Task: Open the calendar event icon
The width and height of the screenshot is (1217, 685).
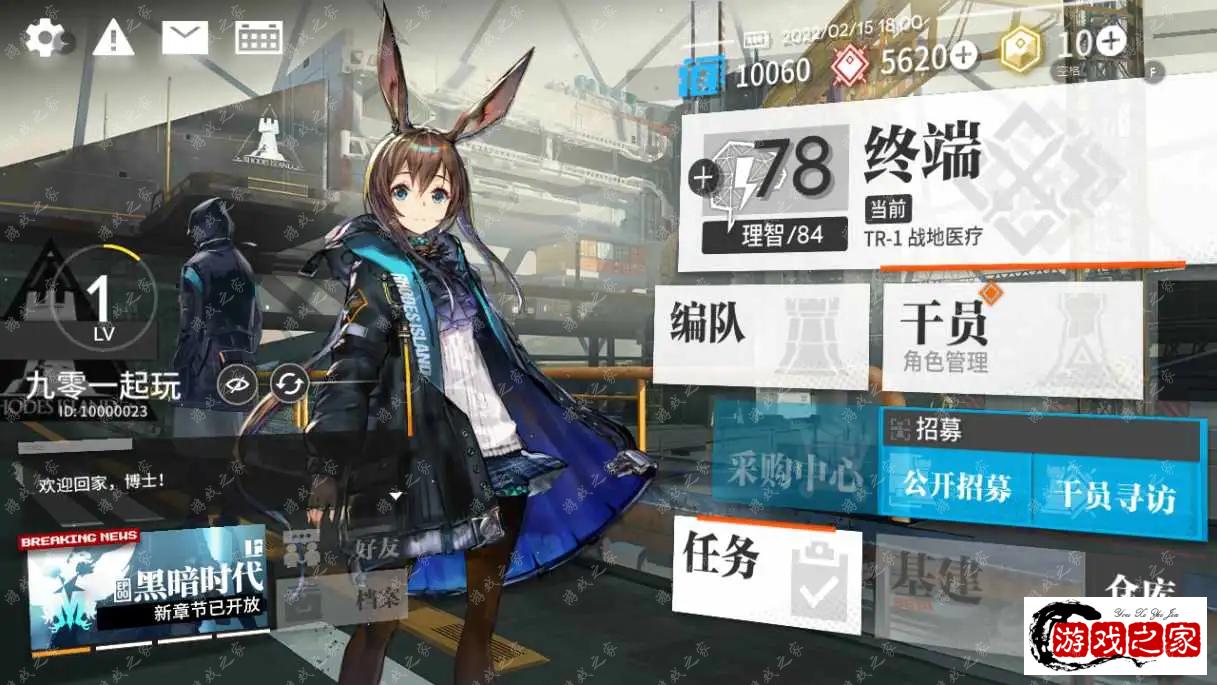Action: (x=258, y=38)
